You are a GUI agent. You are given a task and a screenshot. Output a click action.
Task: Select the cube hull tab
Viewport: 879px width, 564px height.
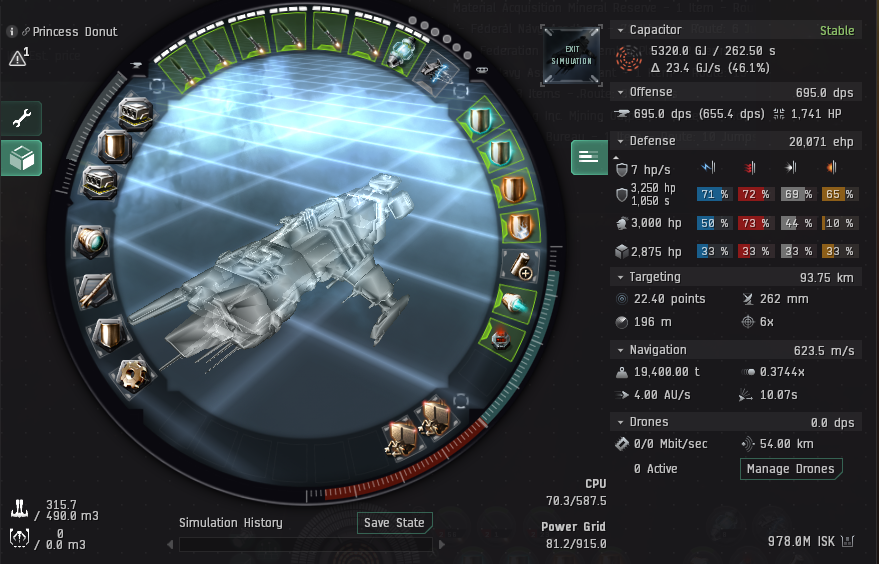point(21,157)
